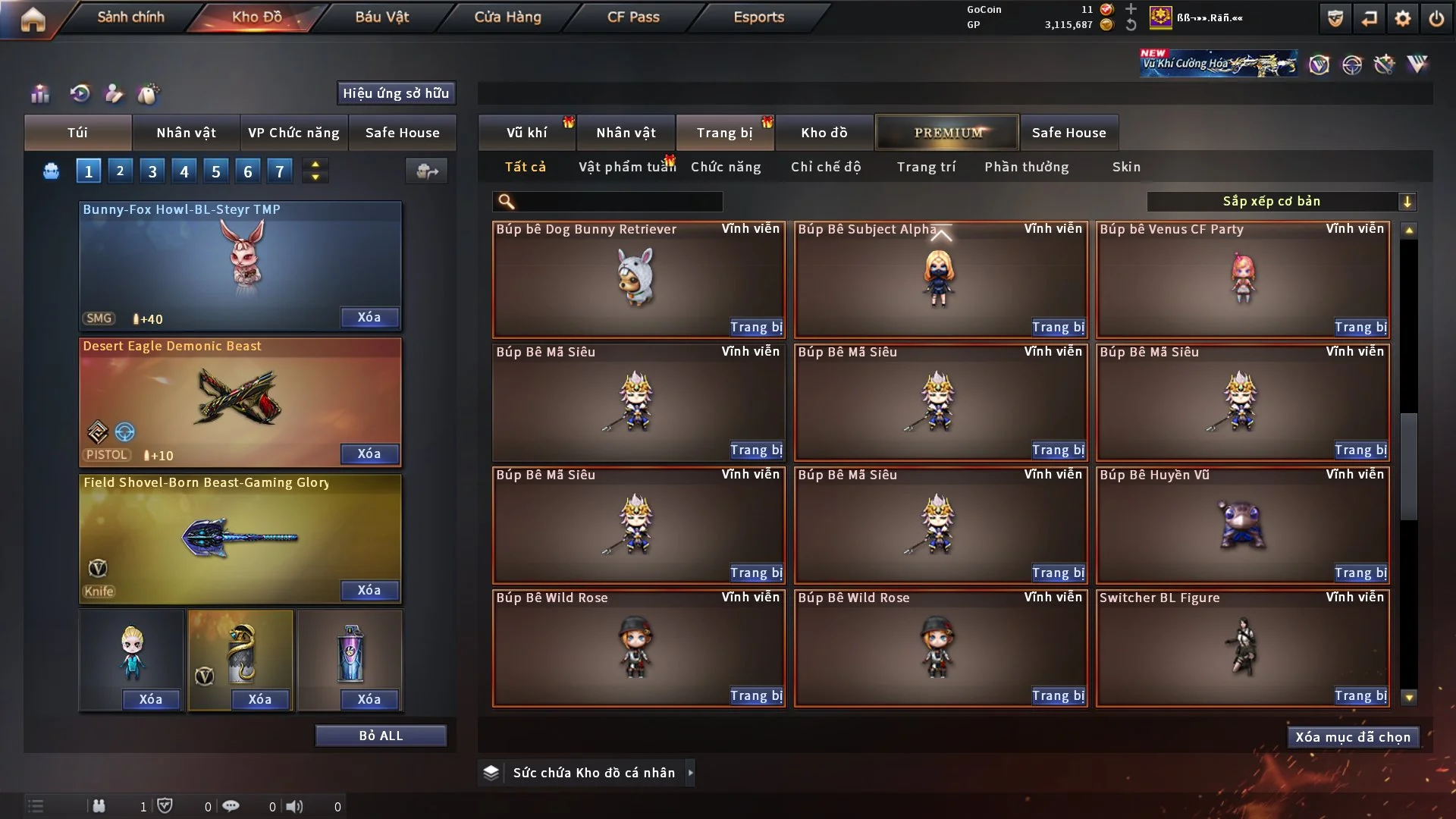Screen dimensions: 1456x819
Task: Select the Búp Bê Huyền Vũ item
Action: 1242,525
